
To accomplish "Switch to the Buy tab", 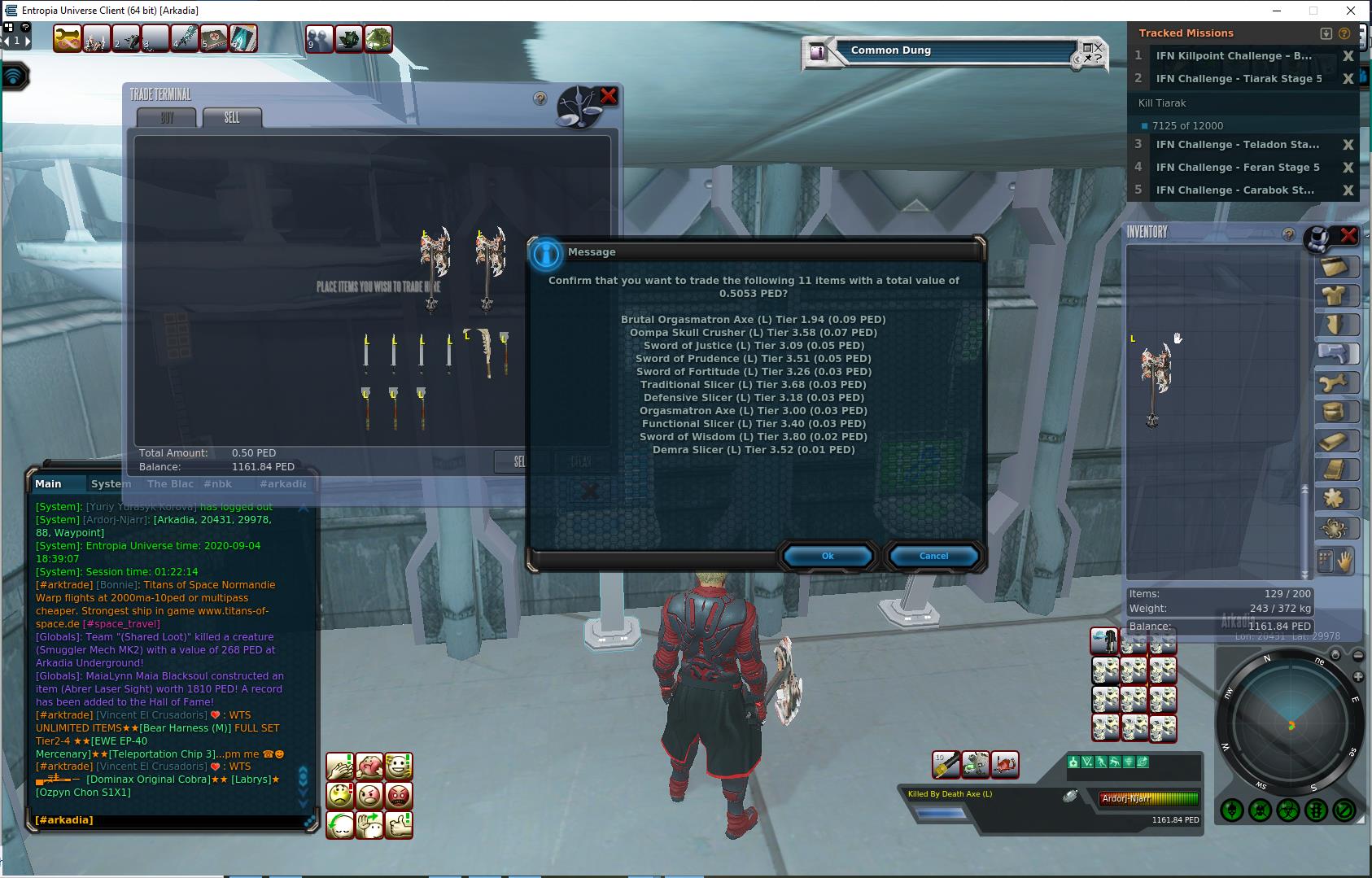I will [x=167, y=118].
